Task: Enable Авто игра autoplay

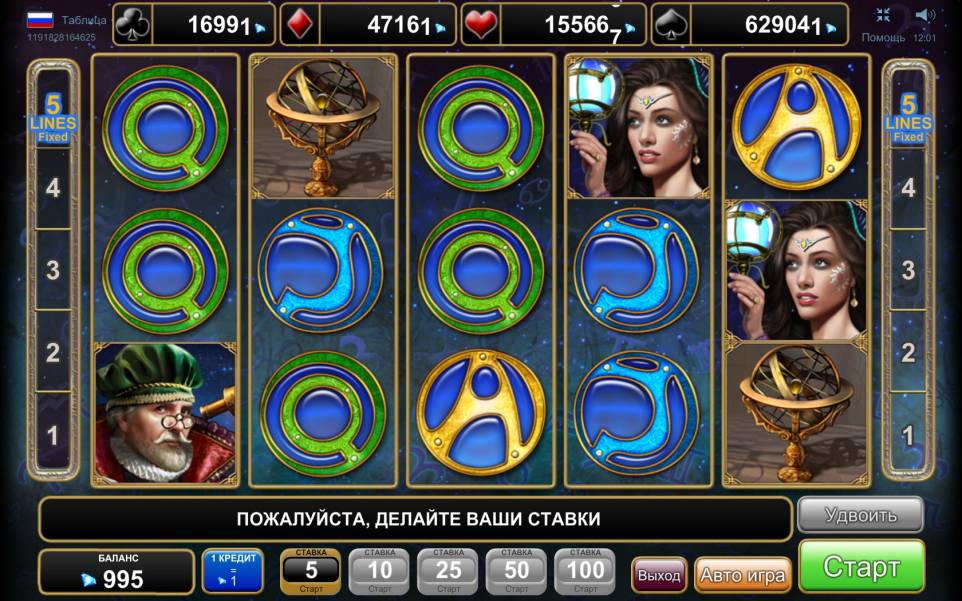Action: pos(742,575)
